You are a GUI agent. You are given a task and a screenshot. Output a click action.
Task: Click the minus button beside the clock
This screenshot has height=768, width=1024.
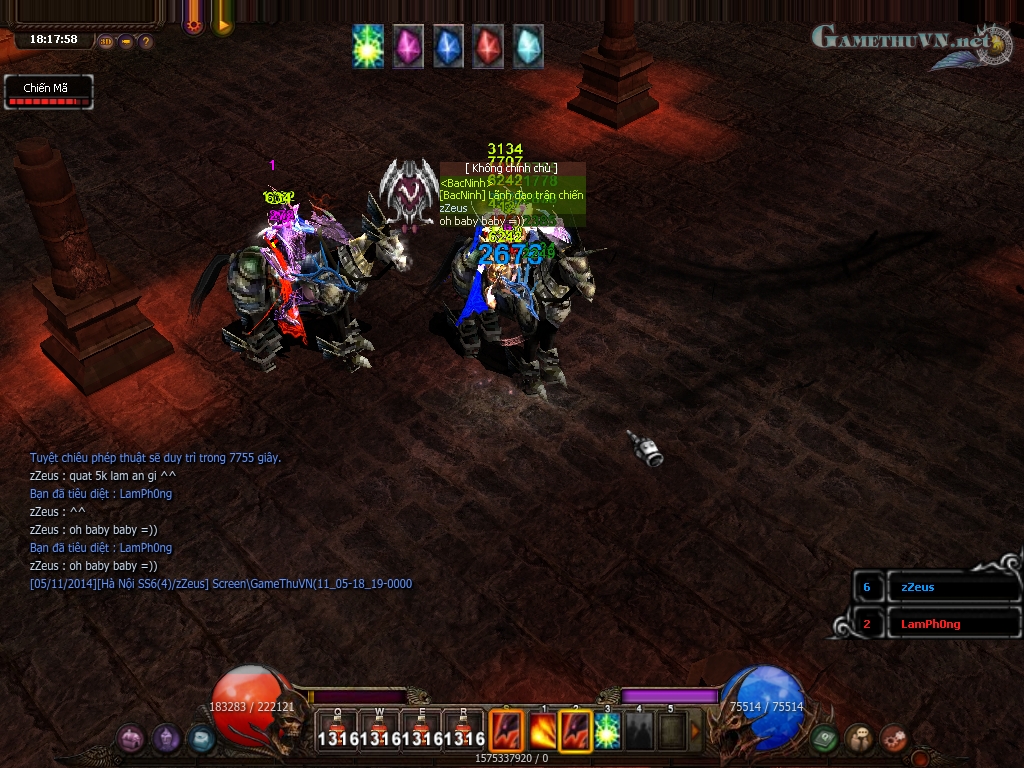tap(127, 42)
